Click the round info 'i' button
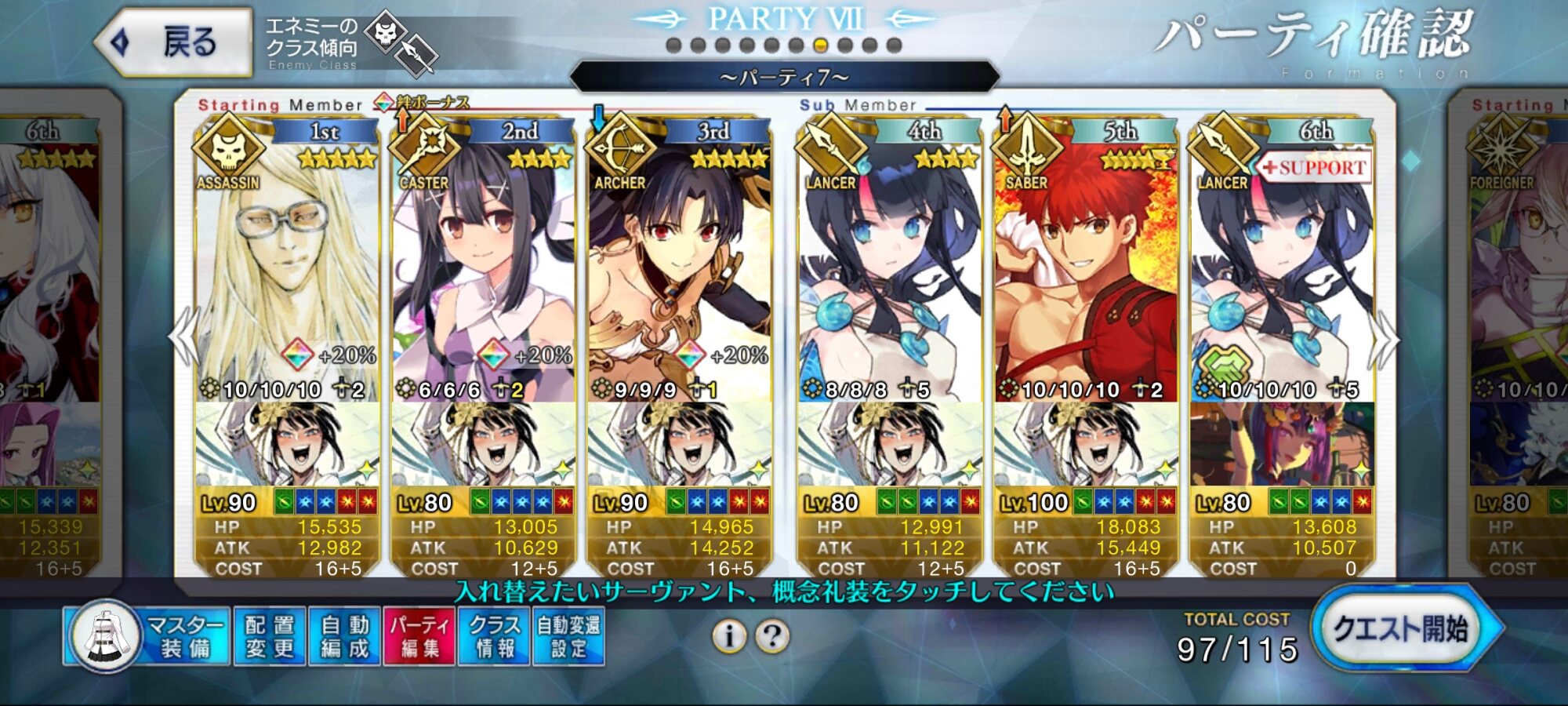 [729, 636]
